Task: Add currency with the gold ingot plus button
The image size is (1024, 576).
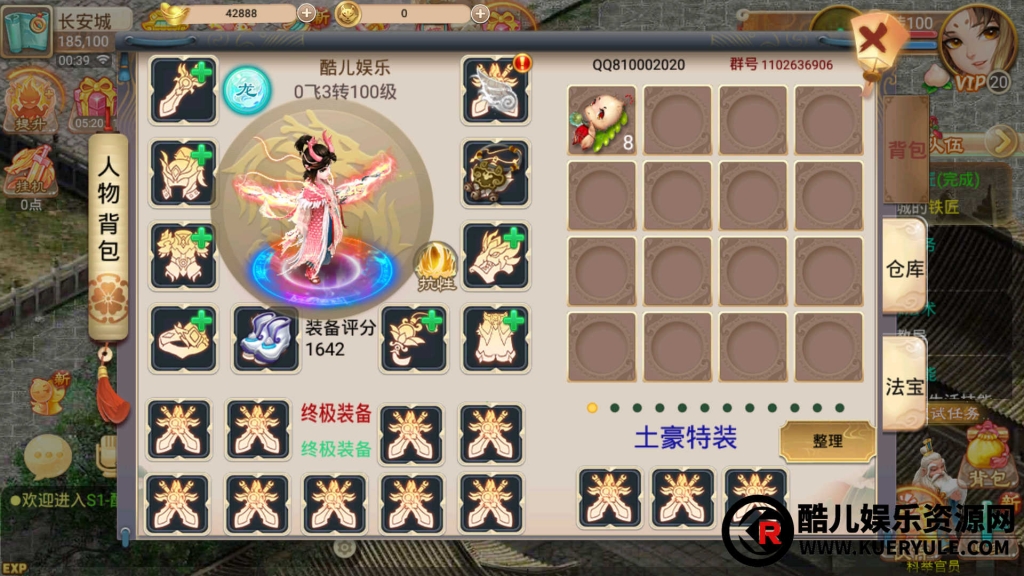Action: point(307,14)
